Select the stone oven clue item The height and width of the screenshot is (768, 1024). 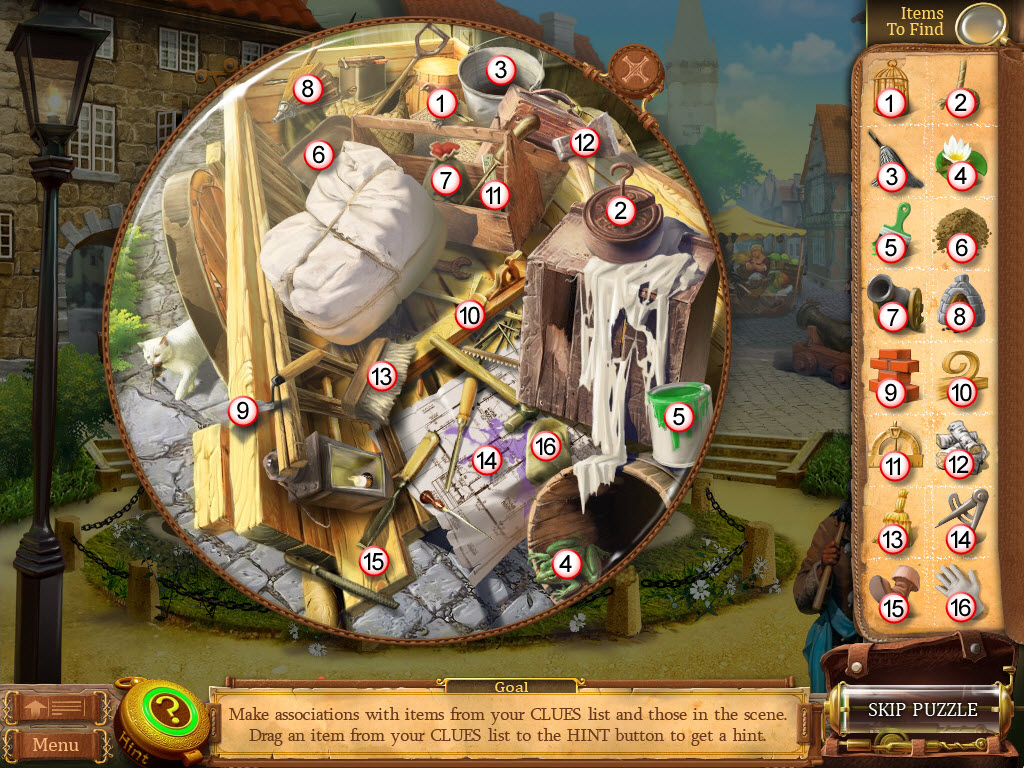tap(961, 302)
